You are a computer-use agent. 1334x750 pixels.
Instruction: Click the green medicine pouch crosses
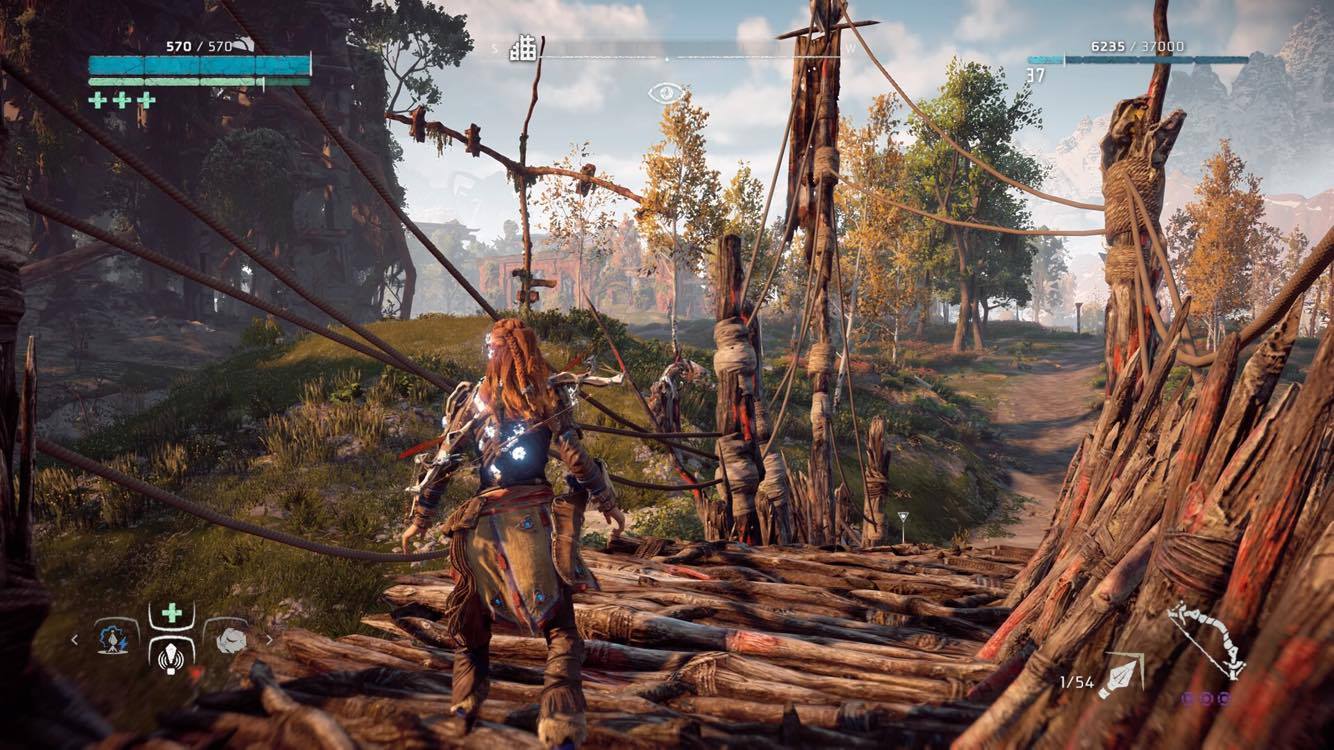[x=121, y=100]
